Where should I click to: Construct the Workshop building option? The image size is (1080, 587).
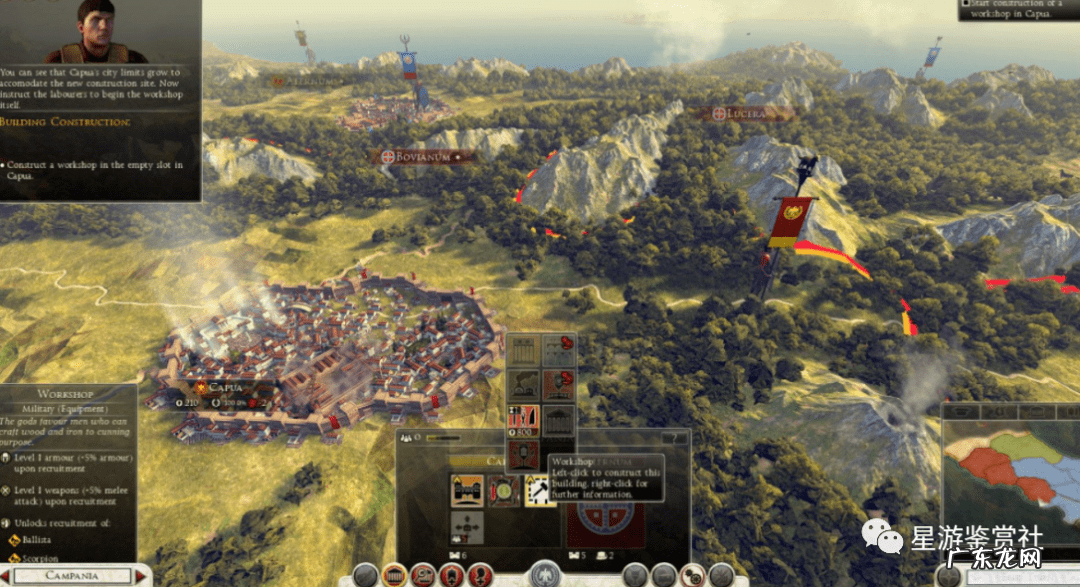pyautogui.click(x=523, y=420)
